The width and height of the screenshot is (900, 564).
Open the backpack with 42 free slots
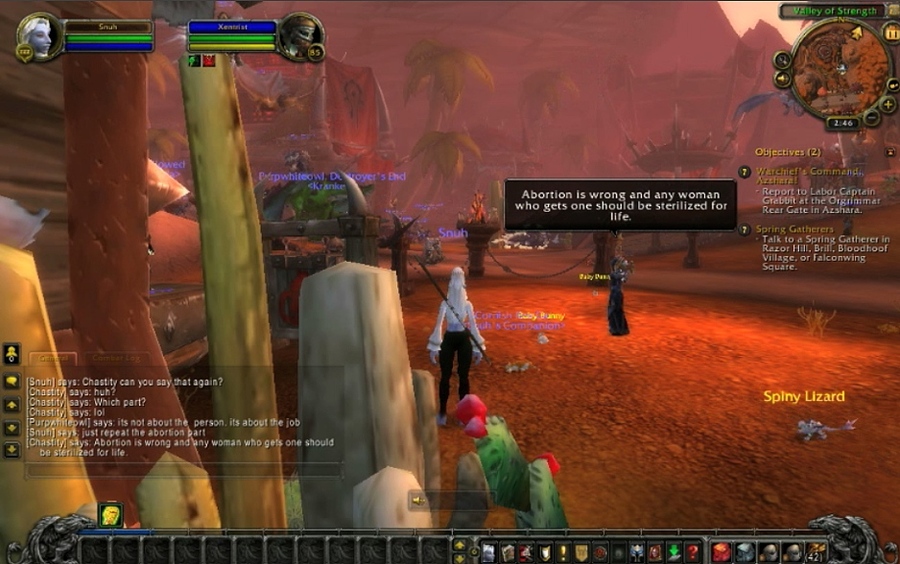click(817, 551)
